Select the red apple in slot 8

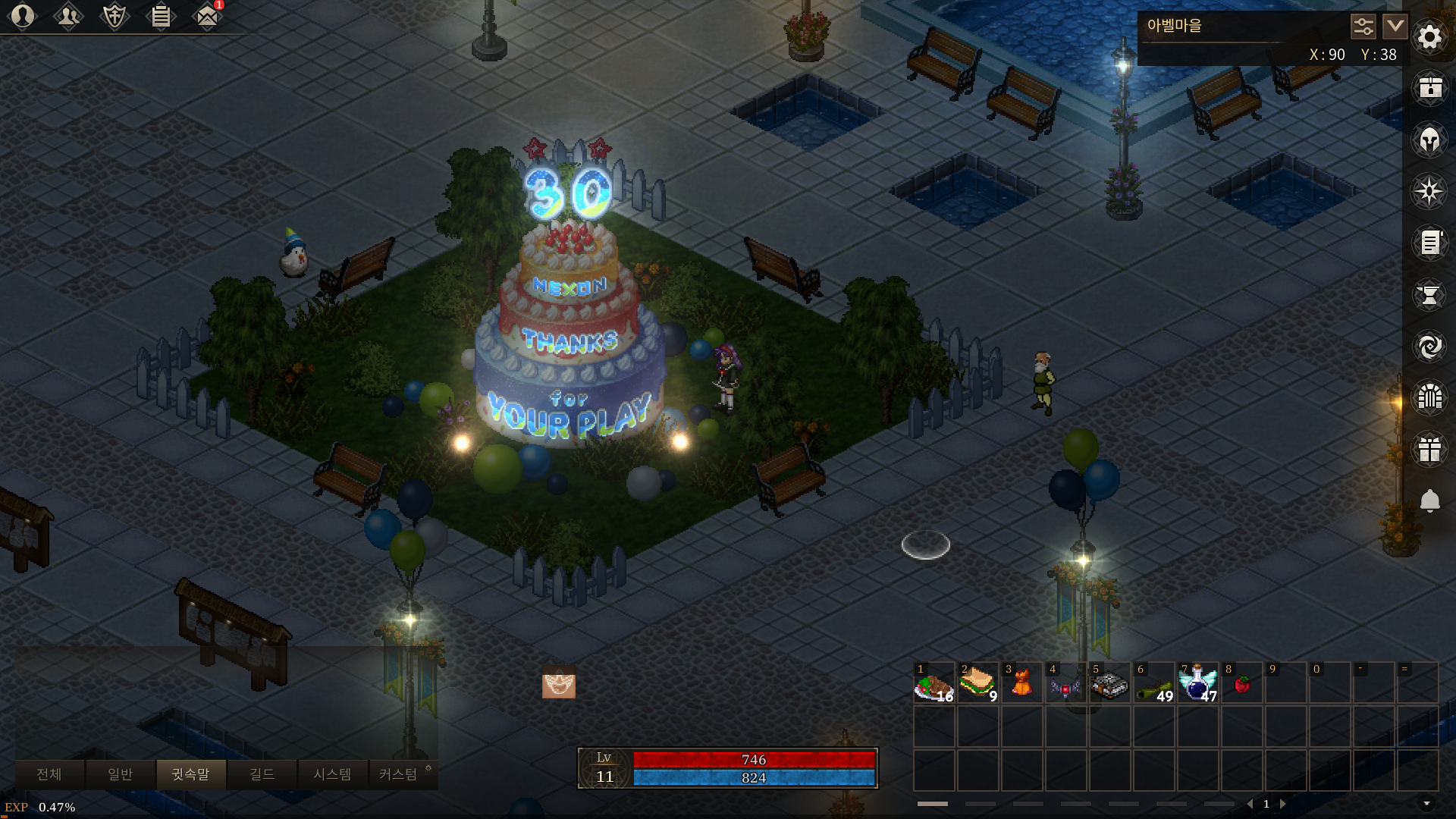(x=1241, y=682)
